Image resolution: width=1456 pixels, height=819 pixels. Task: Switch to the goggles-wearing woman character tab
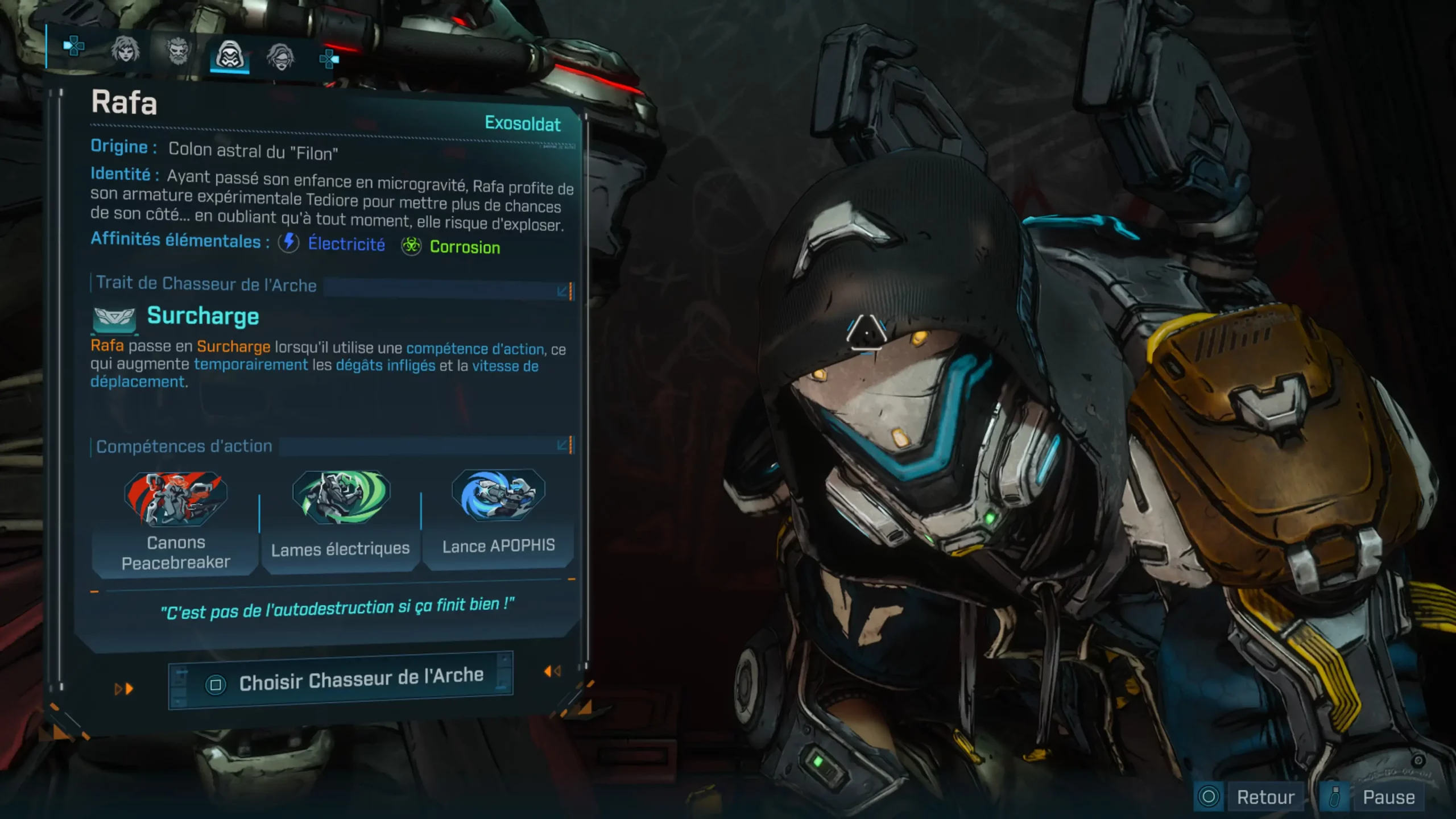coord(280,57)
